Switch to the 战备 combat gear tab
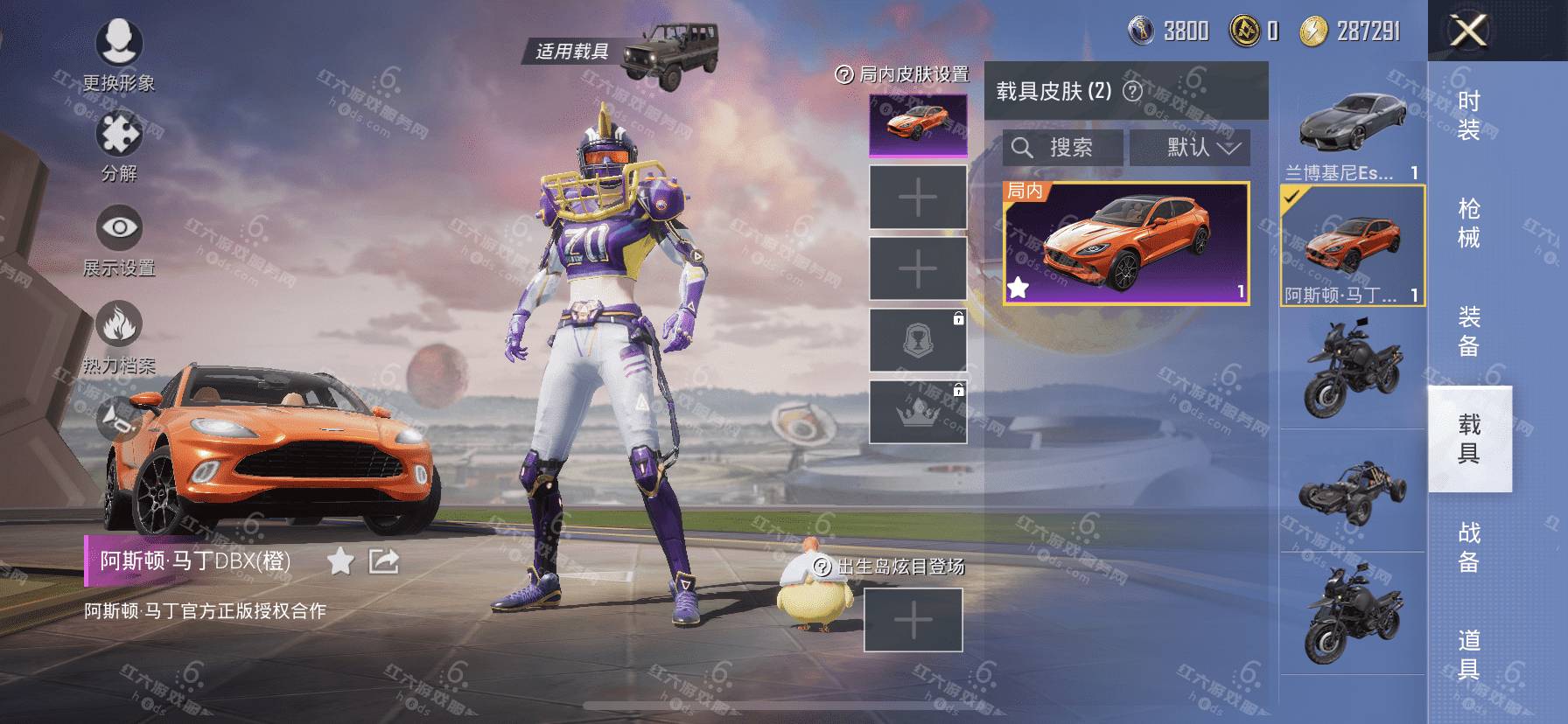The width and height of the screenshot is (1568, 724). click(1469, 546)
